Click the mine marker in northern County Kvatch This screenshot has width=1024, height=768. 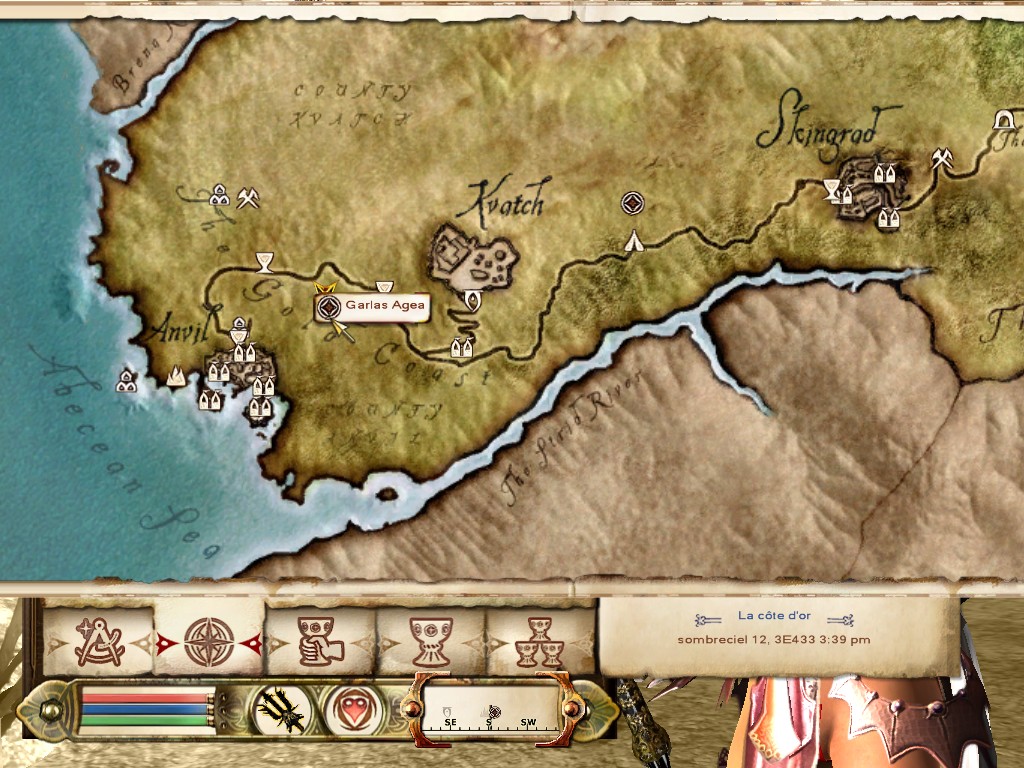click(x=248, y=199)
